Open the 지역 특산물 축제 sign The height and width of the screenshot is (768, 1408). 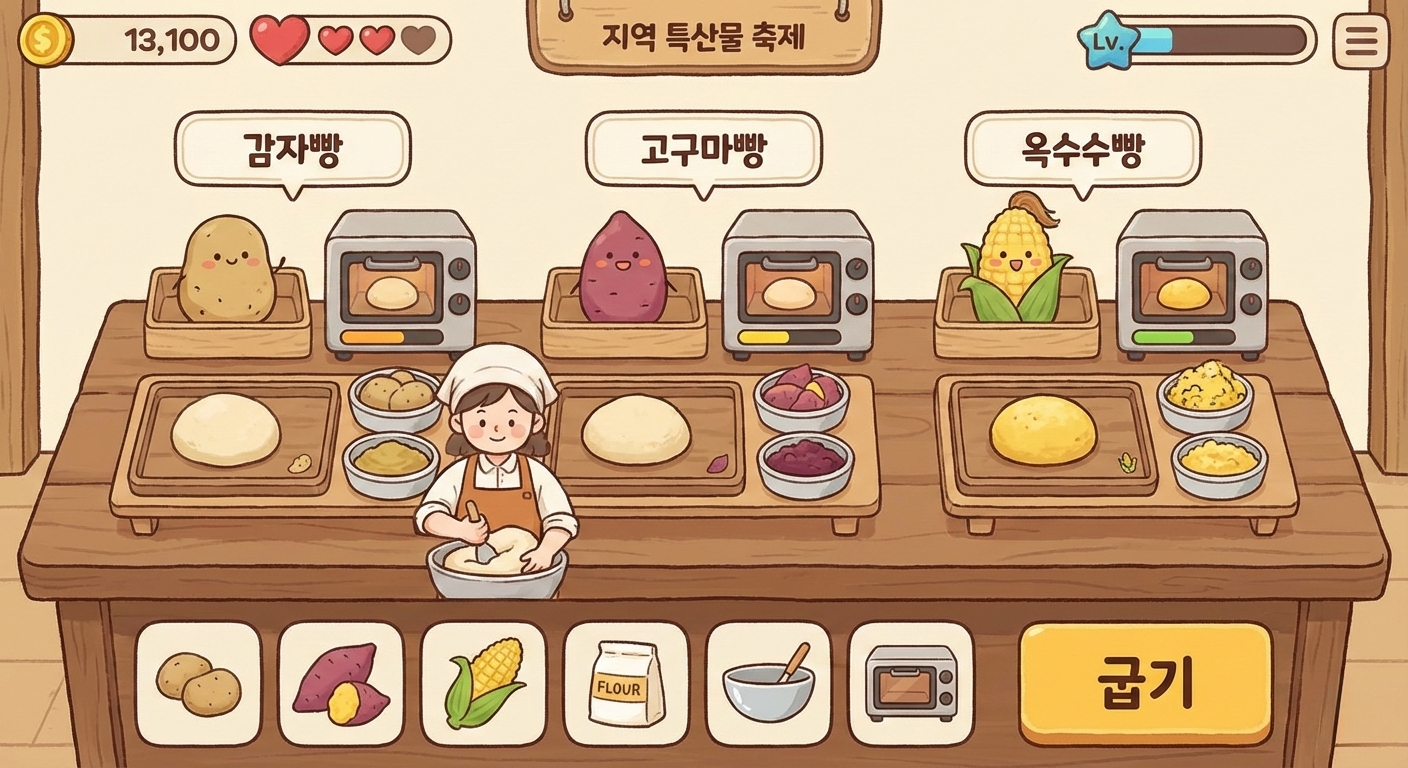[x=703, y=38]
